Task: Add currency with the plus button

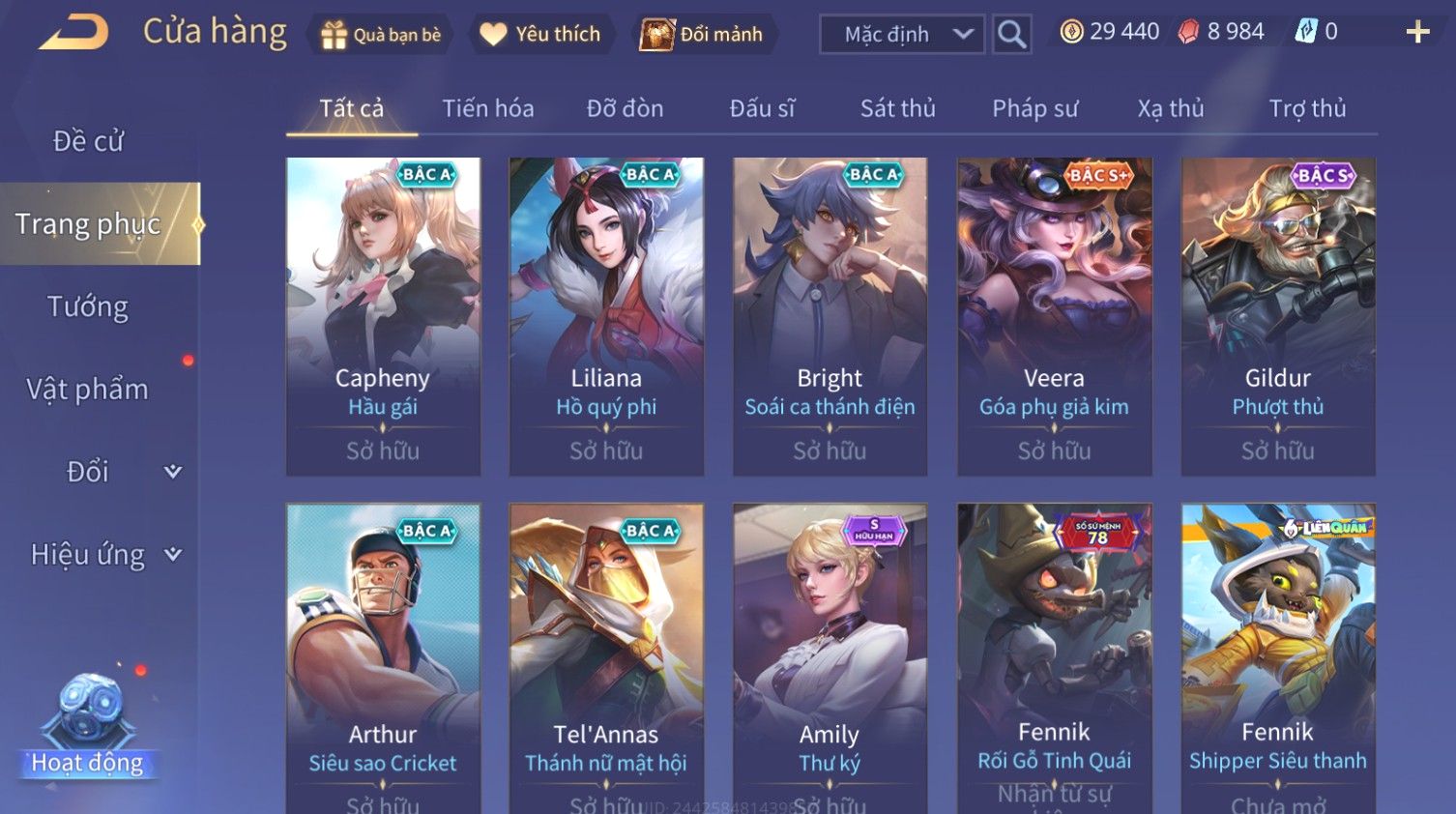Action: 1417,33
